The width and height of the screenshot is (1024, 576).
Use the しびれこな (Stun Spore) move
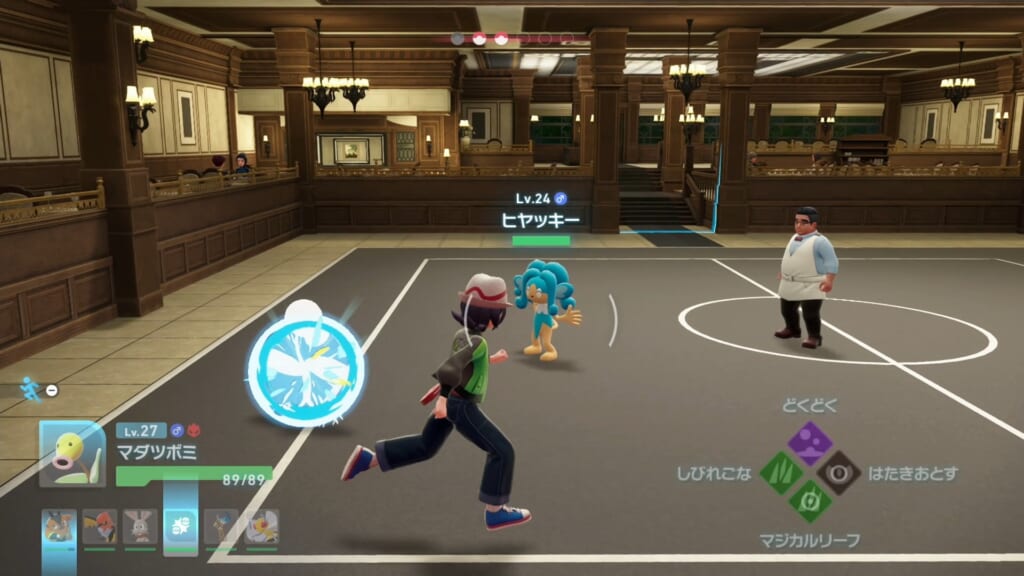pyautogui.click(x=781, y=472)
